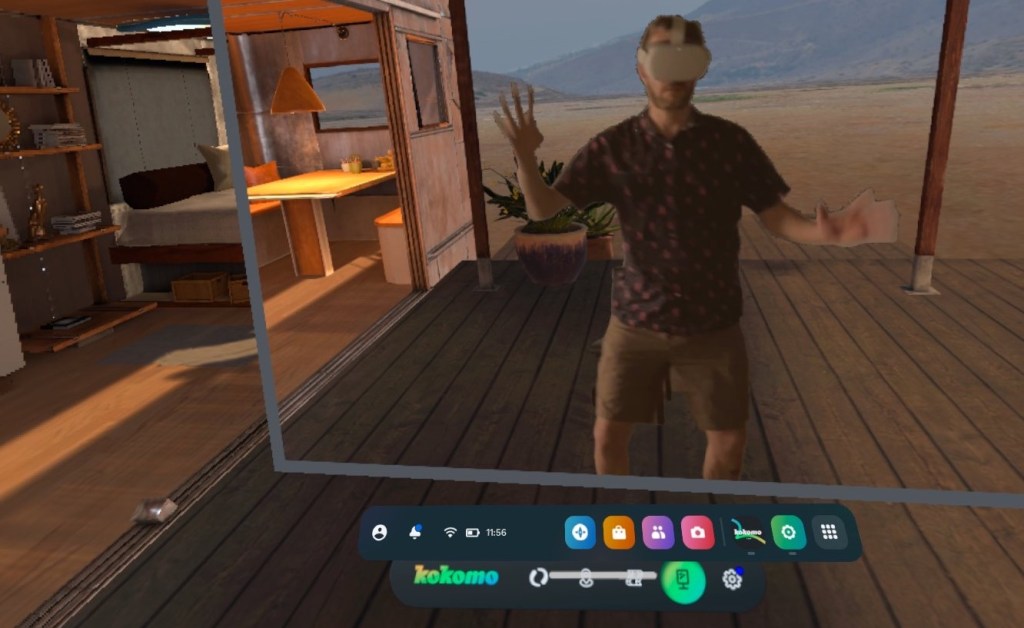Open Kokomo settings gear with blue dot

733,579
